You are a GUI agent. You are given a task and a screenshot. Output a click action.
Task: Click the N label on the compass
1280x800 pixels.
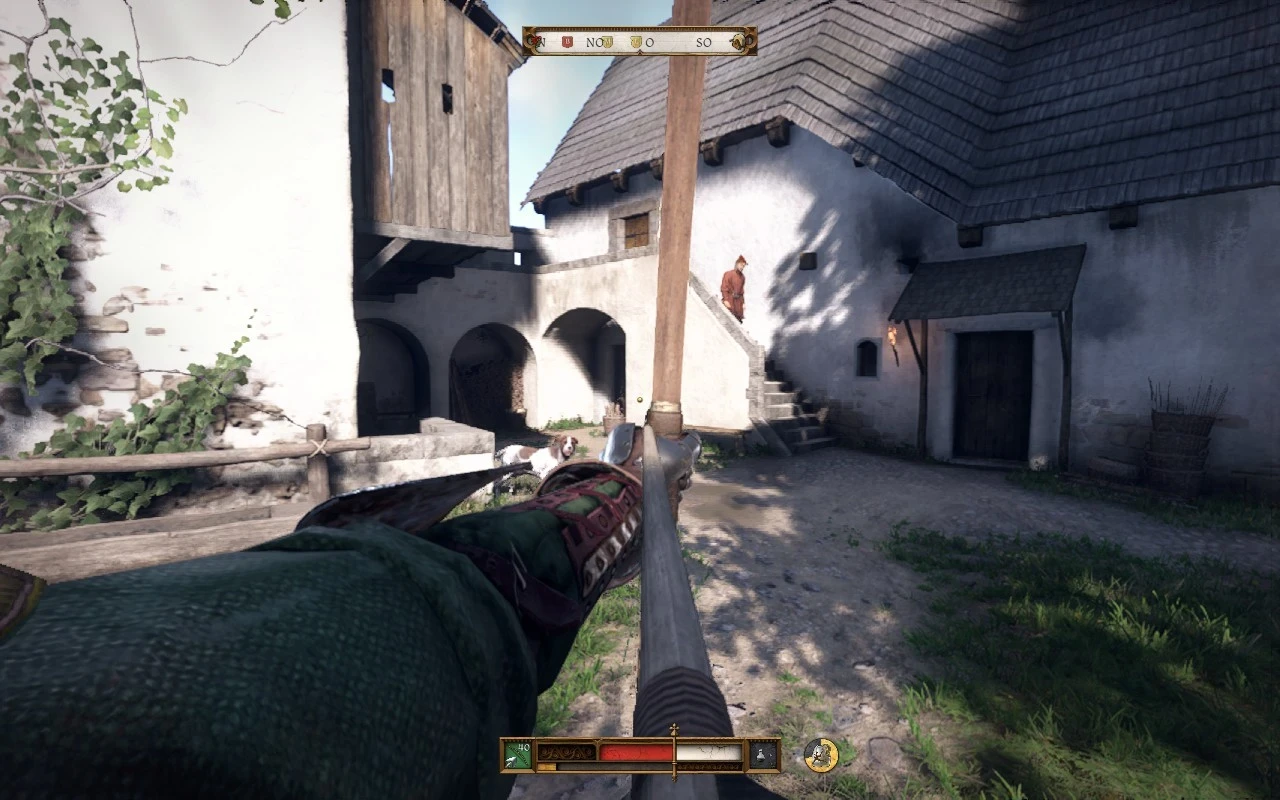(x=543, y=42)
